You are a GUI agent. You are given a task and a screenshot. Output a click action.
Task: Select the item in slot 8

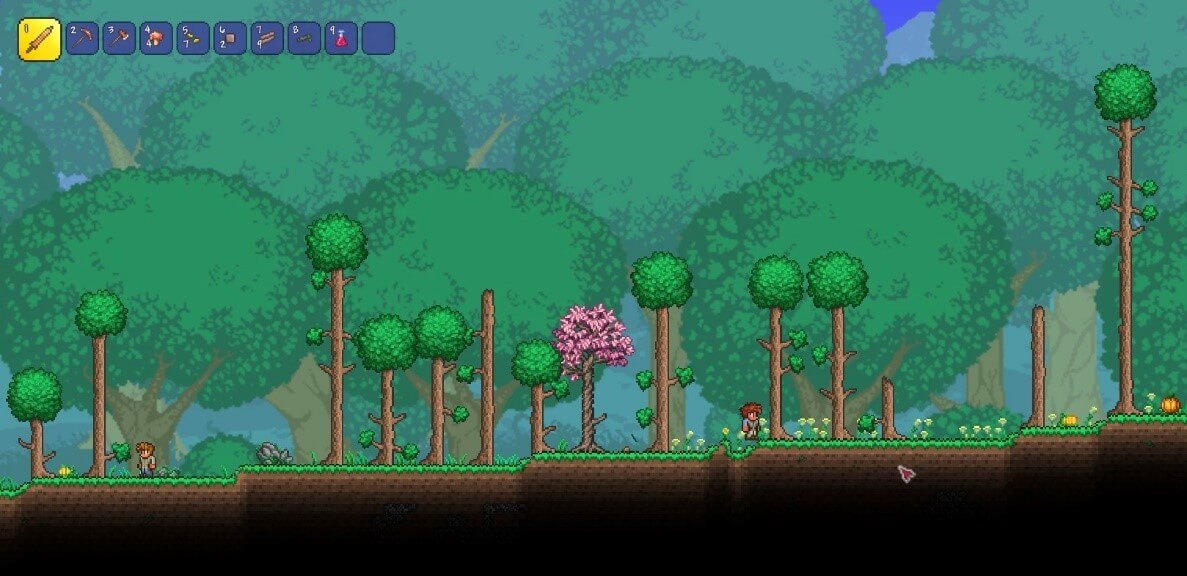coord(304,39)
